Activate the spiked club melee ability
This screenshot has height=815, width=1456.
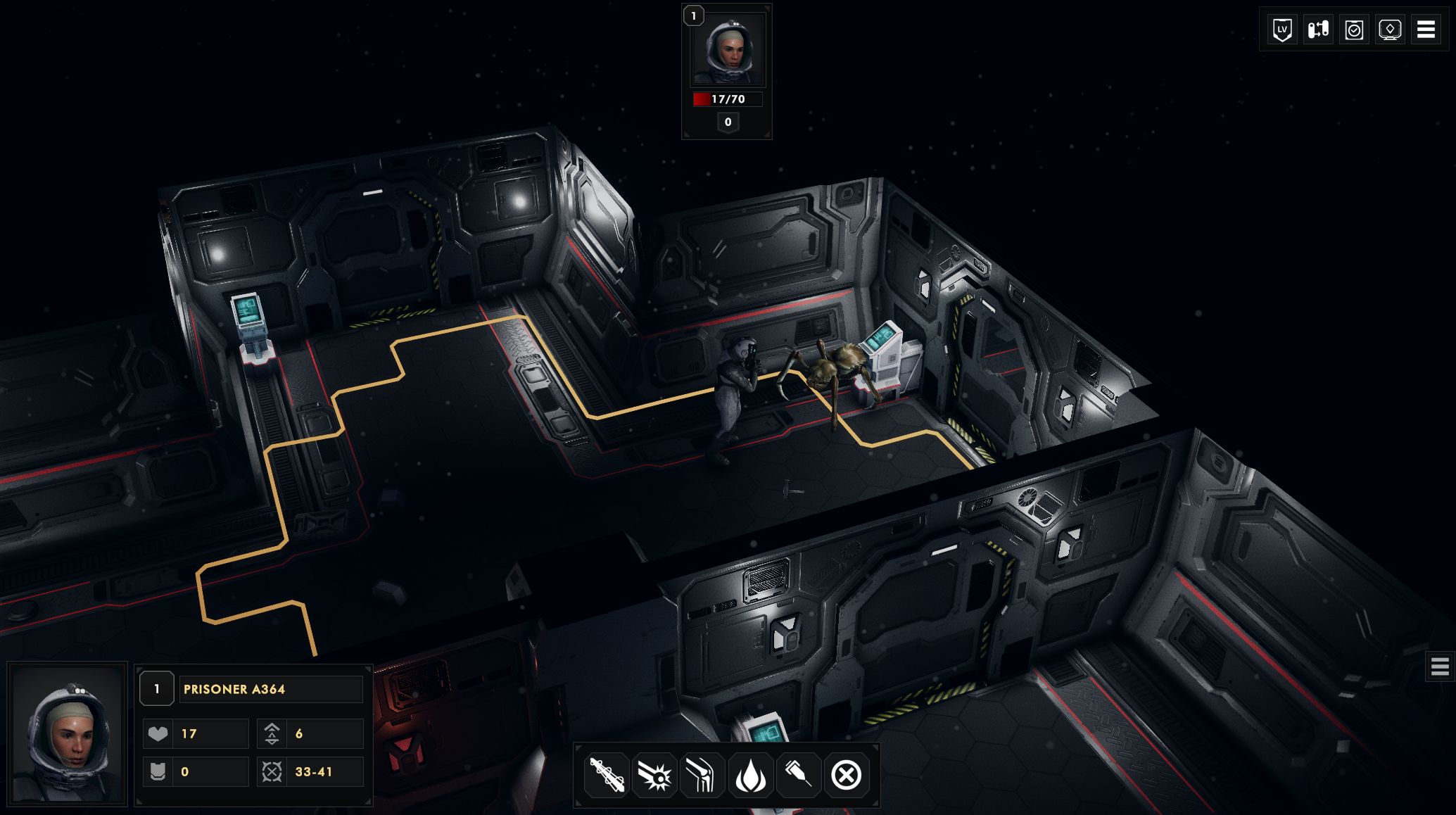(x=607, y=776)
